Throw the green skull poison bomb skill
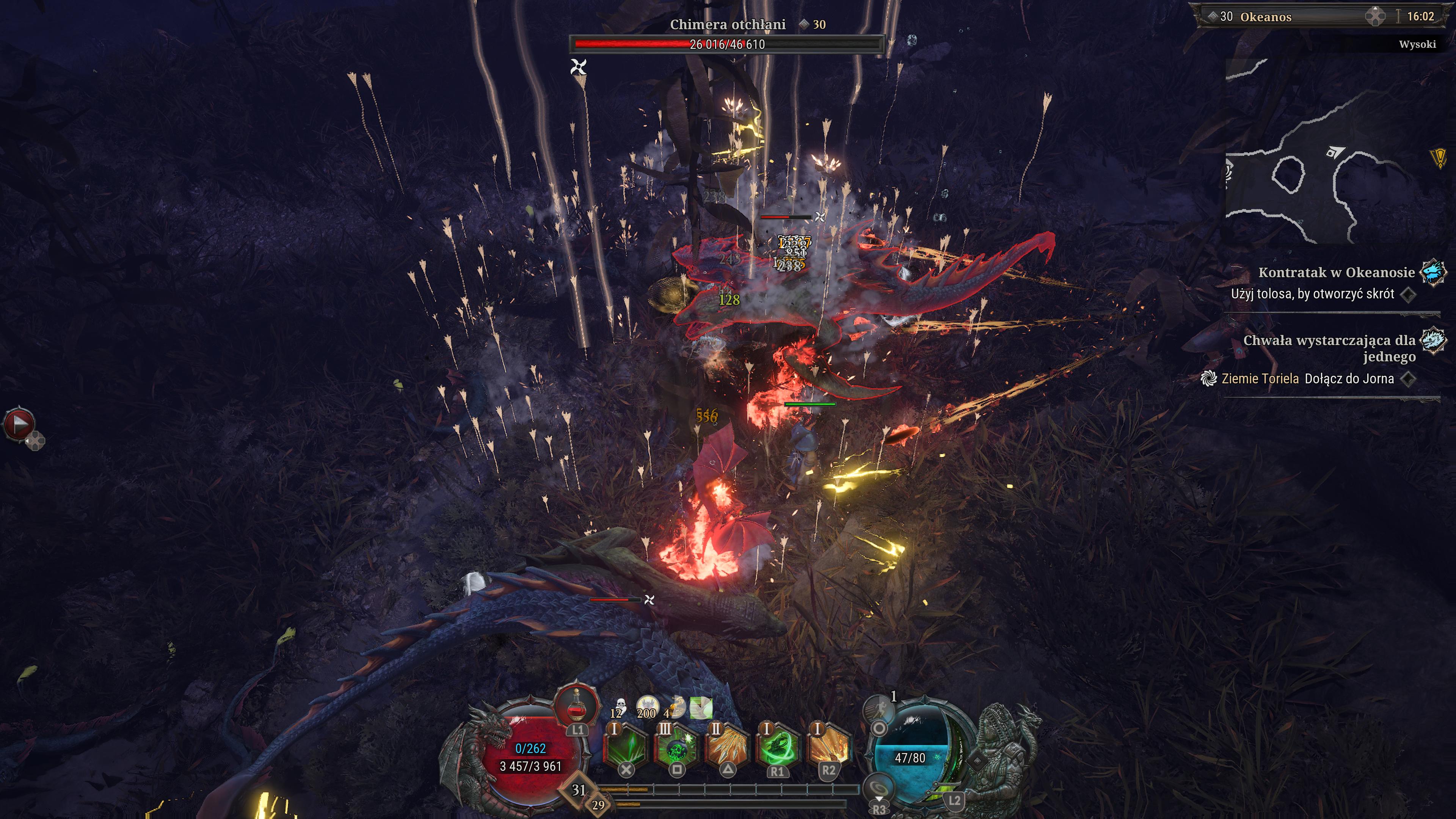1456x819 pixels. [676, 747]
